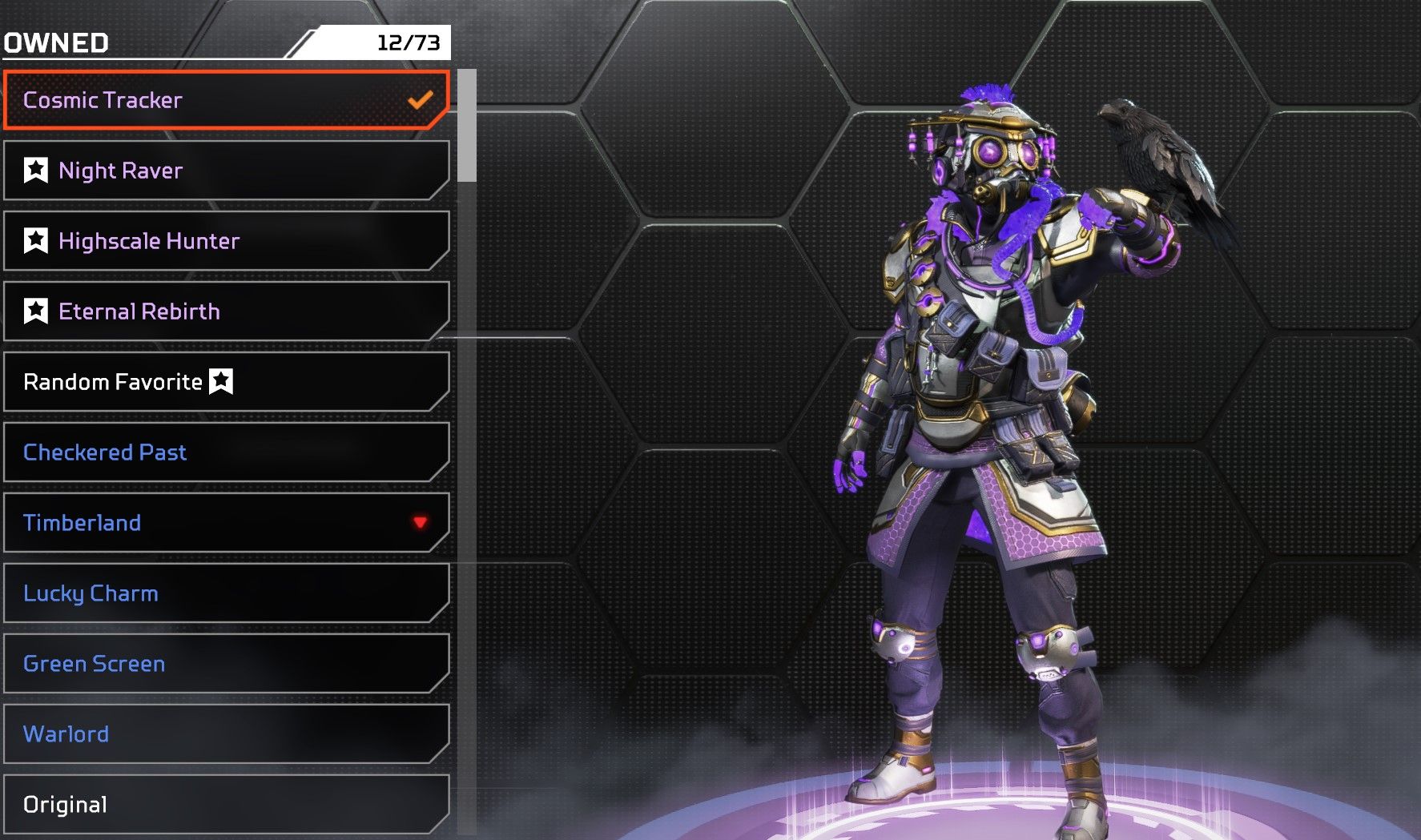
Task: Equip the Original skin
Action: [226, 804]
